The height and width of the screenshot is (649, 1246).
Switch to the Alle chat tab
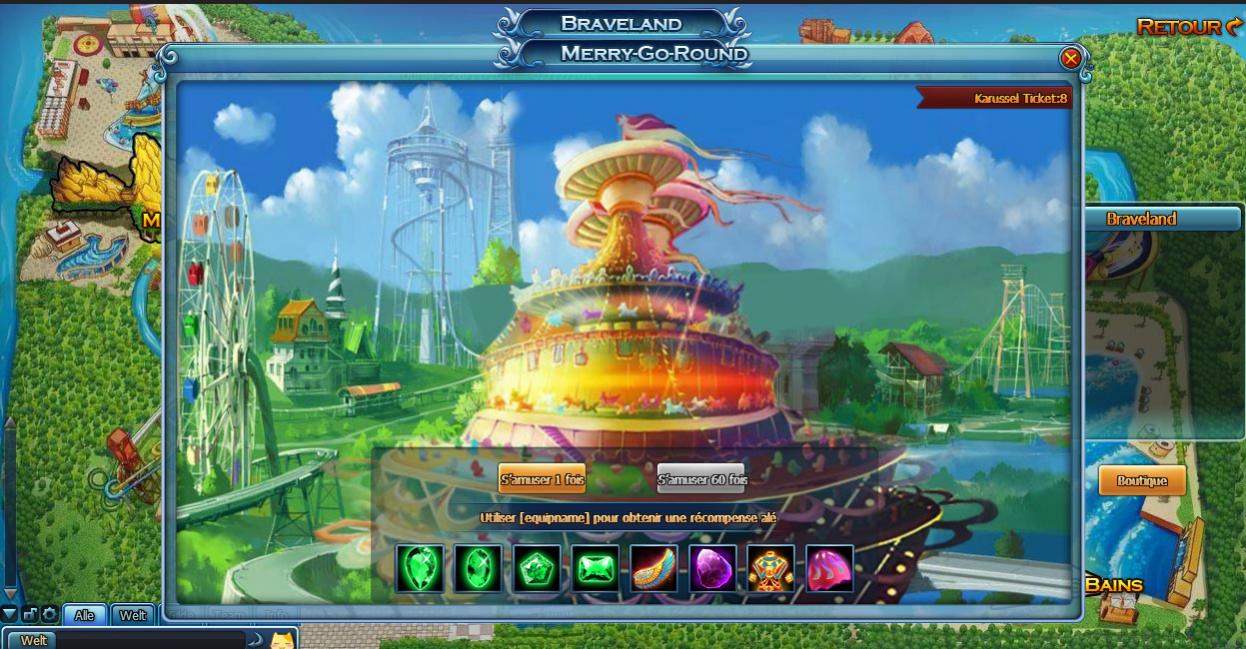(x=84, y=615)
